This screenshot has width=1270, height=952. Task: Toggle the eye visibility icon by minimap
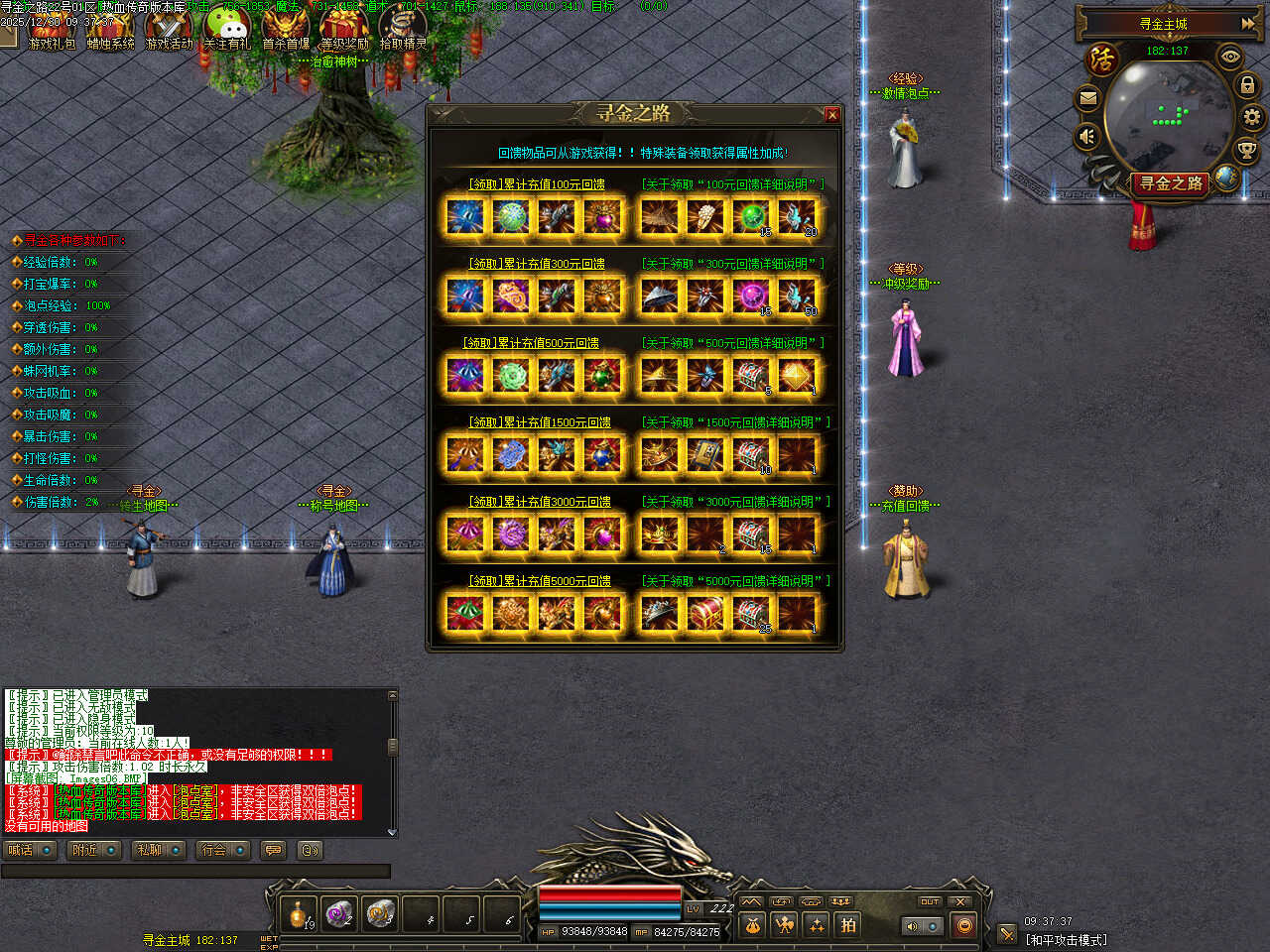pos(1230,57)
